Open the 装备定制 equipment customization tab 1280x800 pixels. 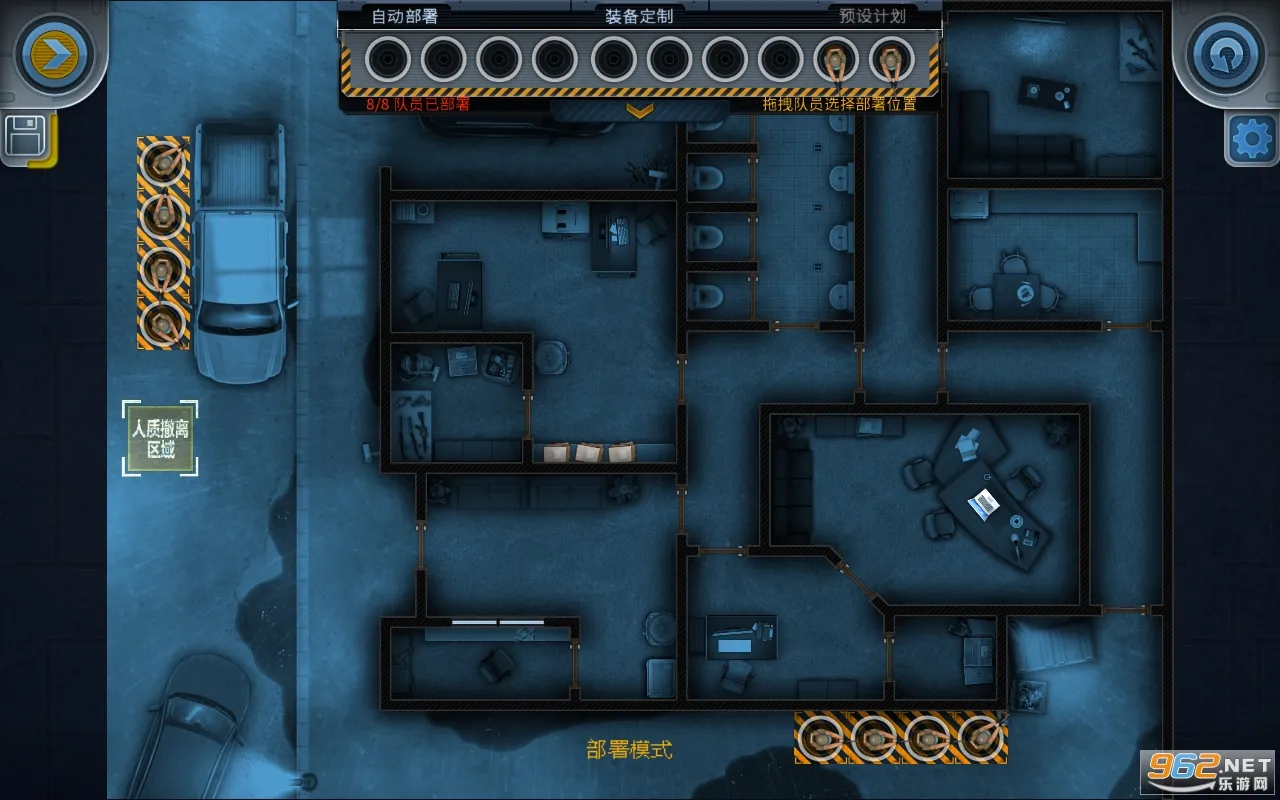[640, 16]
